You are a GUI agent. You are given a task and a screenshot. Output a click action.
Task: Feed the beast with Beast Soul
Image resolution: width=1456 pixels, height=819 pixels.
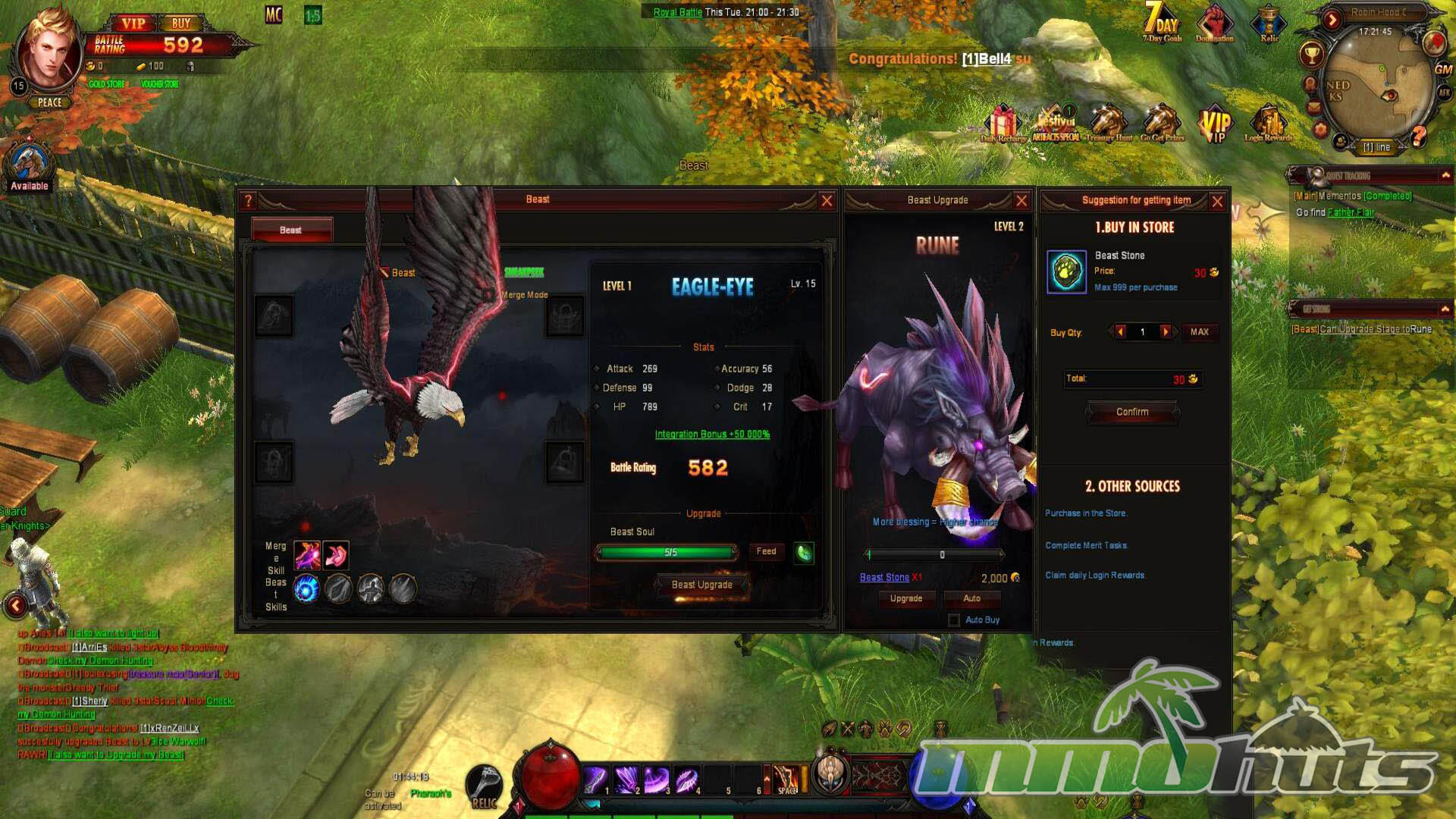click(x=766, y=552)
